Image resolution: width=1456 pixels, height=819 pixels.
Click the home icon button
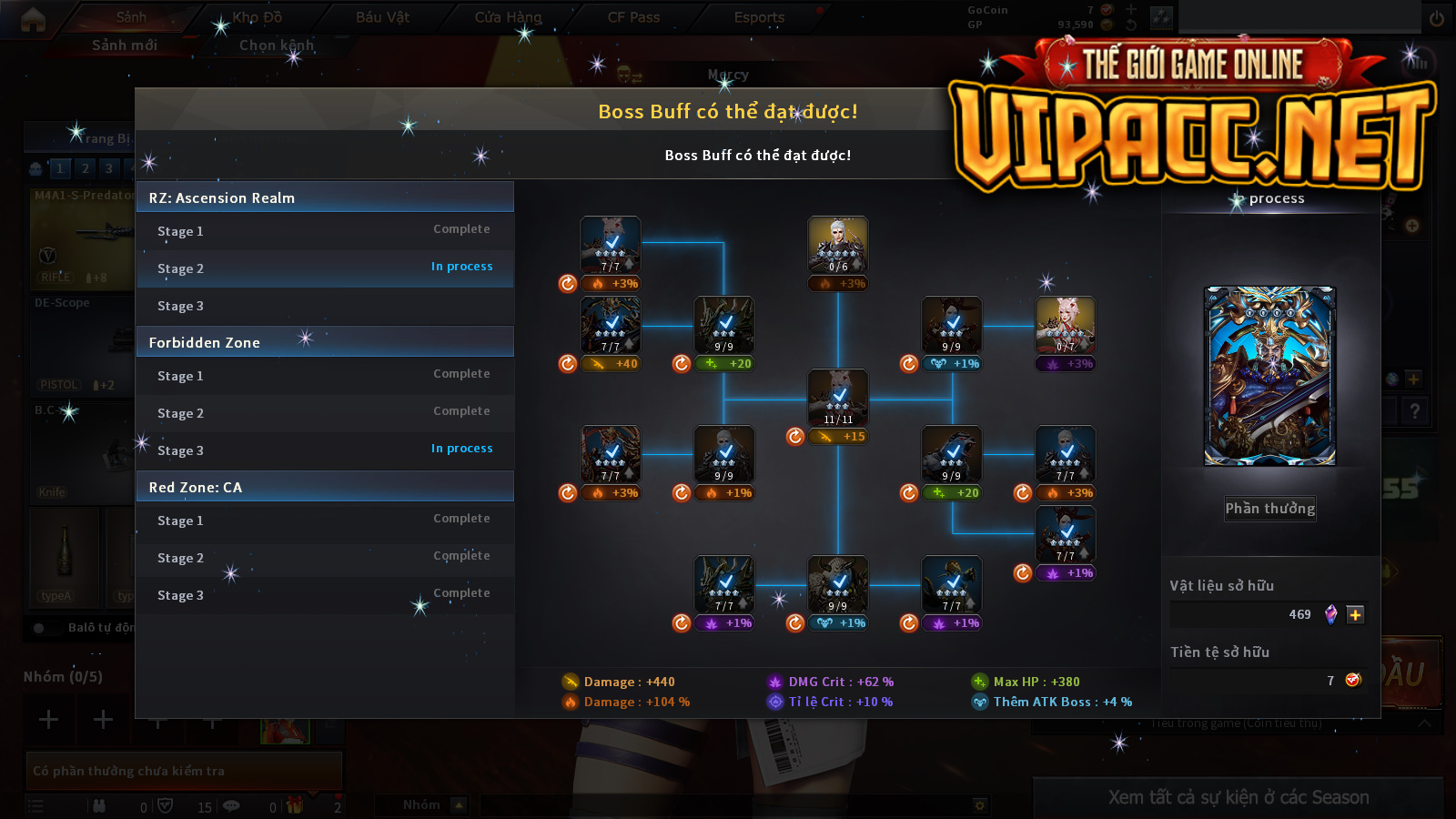[33, 19]
